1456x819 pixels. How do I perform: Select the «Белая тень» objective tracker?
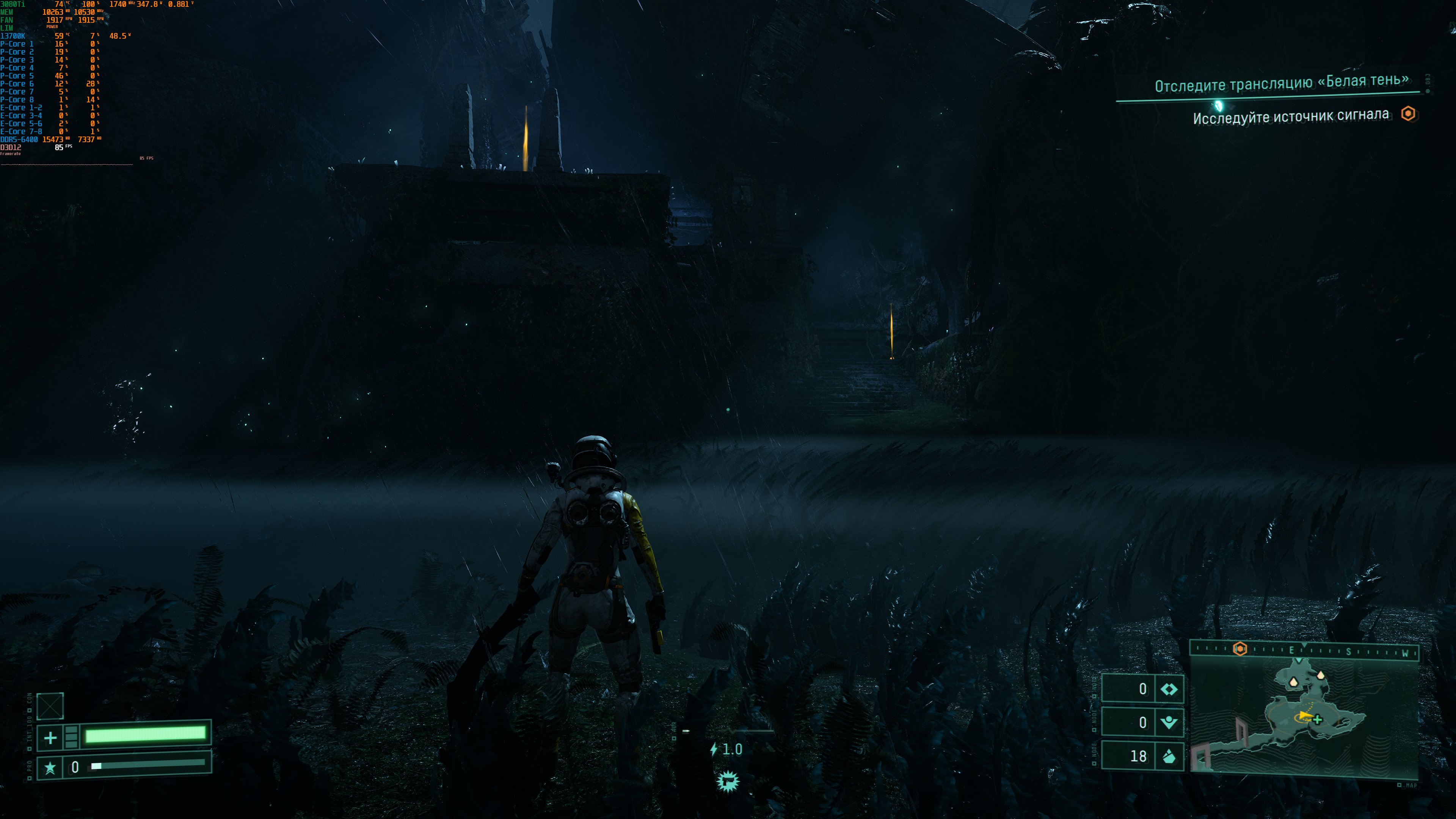point(1281,84)
